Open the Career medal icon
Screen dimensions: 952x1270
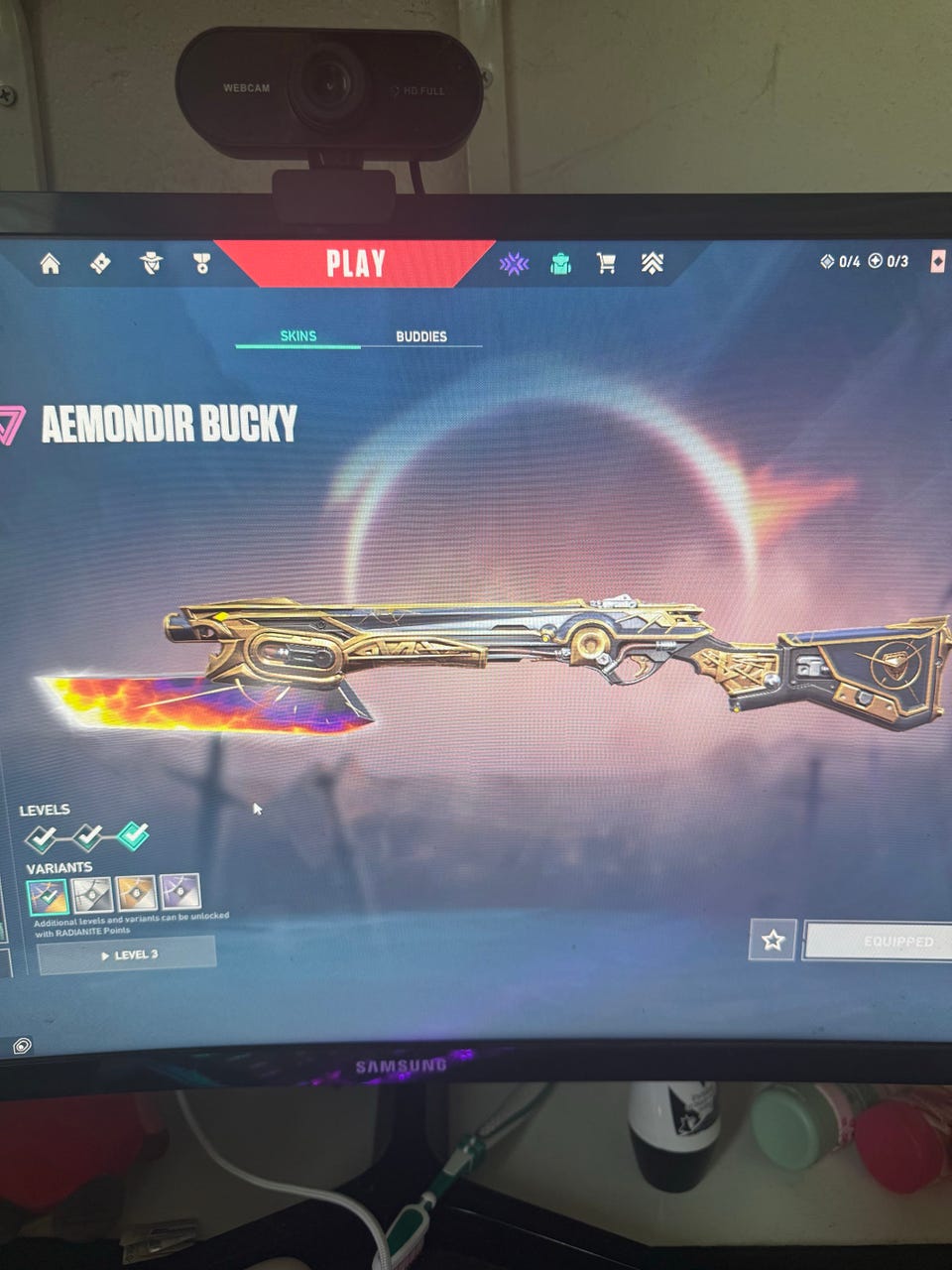coord(201,263)
